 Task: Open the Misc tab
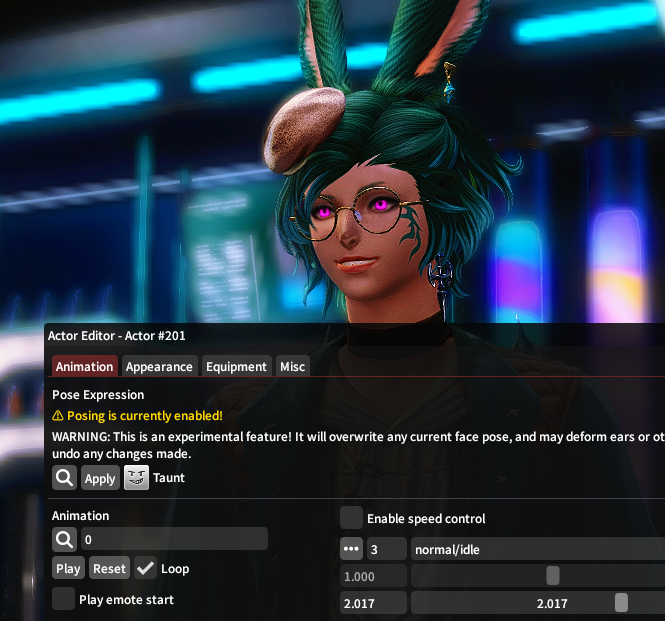[x=292, y=367]
